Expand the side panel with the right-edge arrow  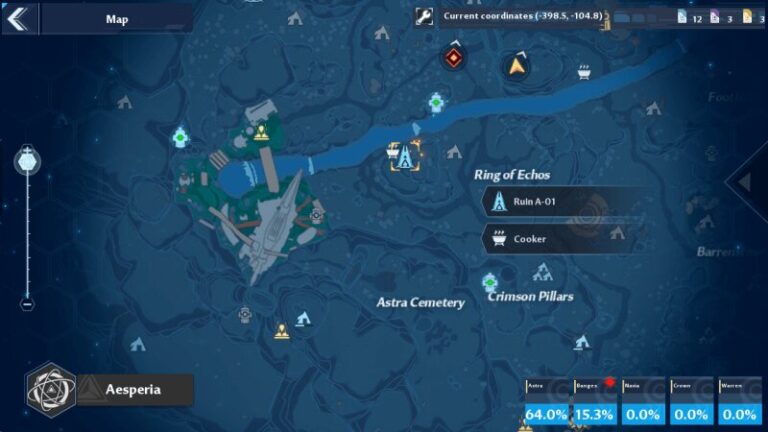(x=746, y=182)
